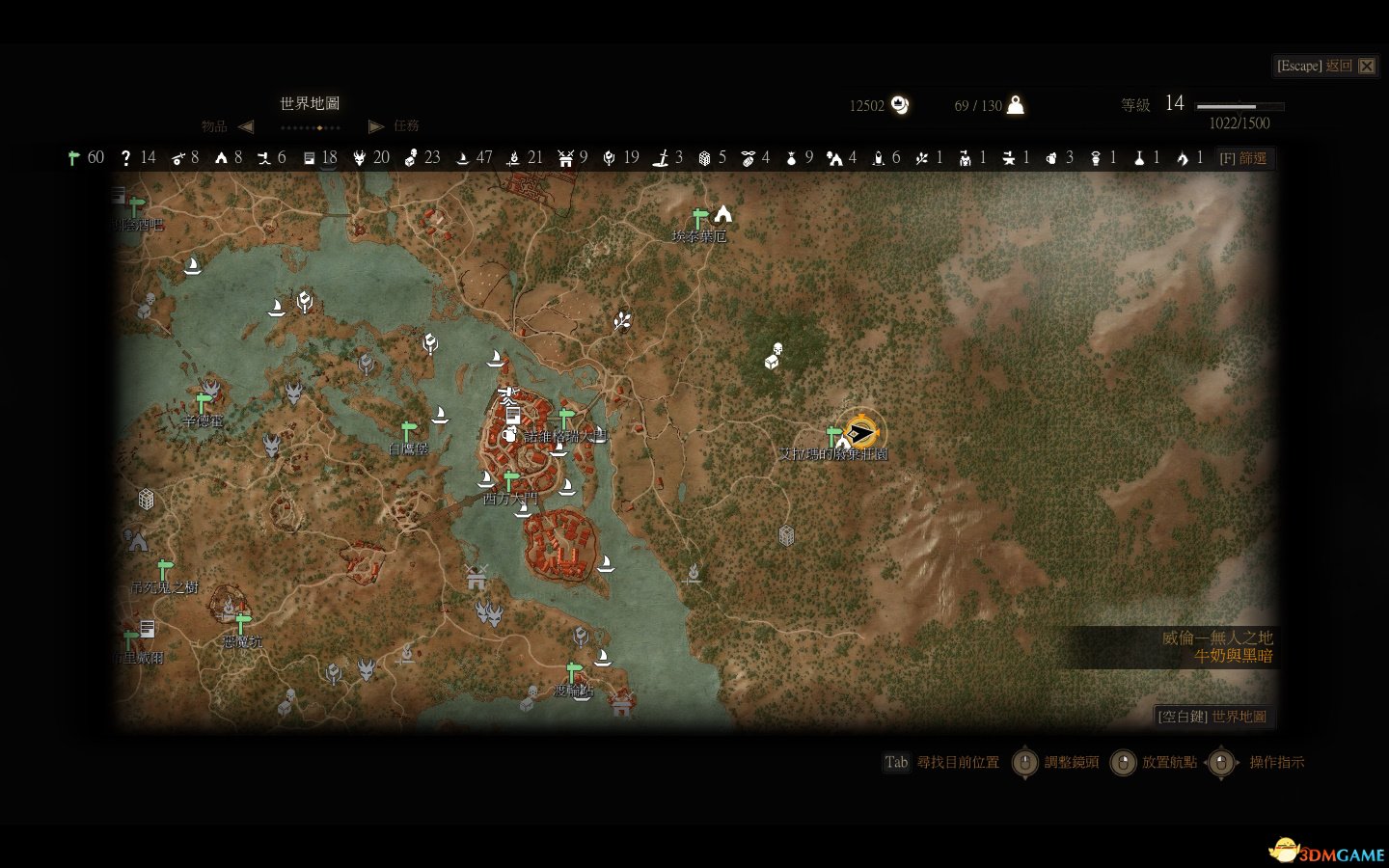Click the tracked quest 牛奶與黑暗
The image size is (1389, 868).
[x=1233, y=656]
